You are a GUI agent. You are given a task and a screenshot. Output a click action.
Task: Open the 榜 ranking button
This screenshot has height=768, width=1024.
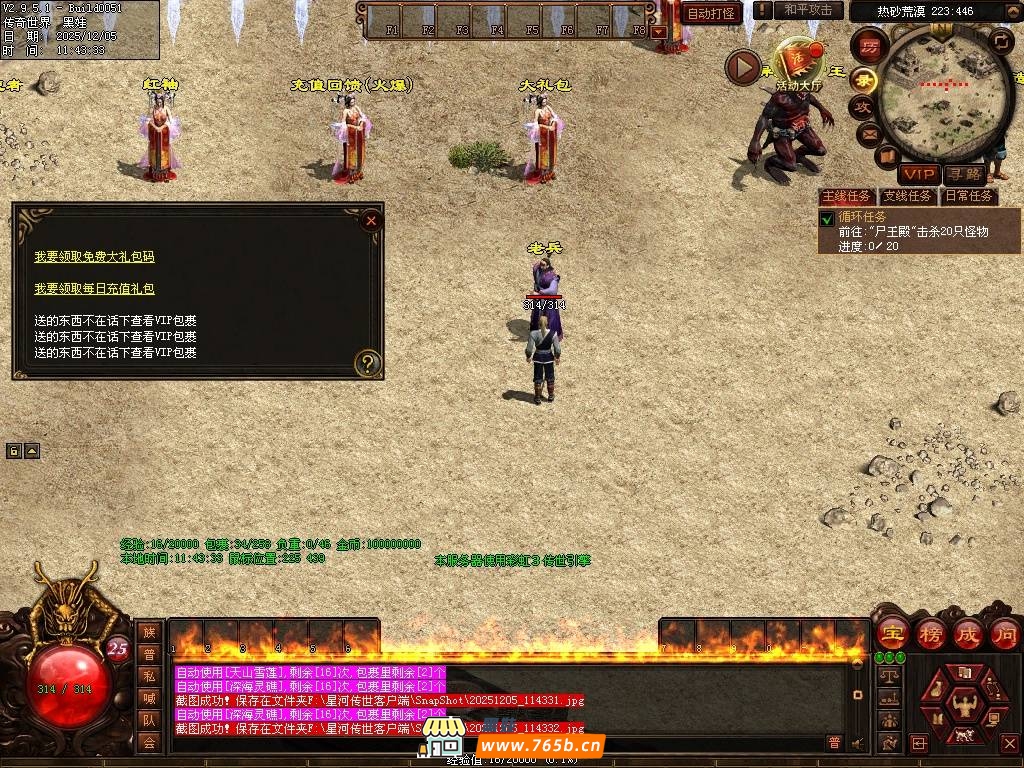click(x=930, y=633)
